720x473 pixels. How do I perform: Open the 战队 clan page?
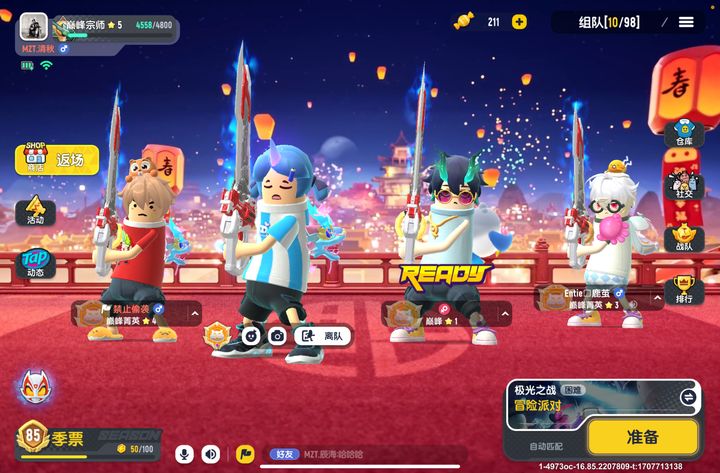pyautogui.click(x=684, y=240)
